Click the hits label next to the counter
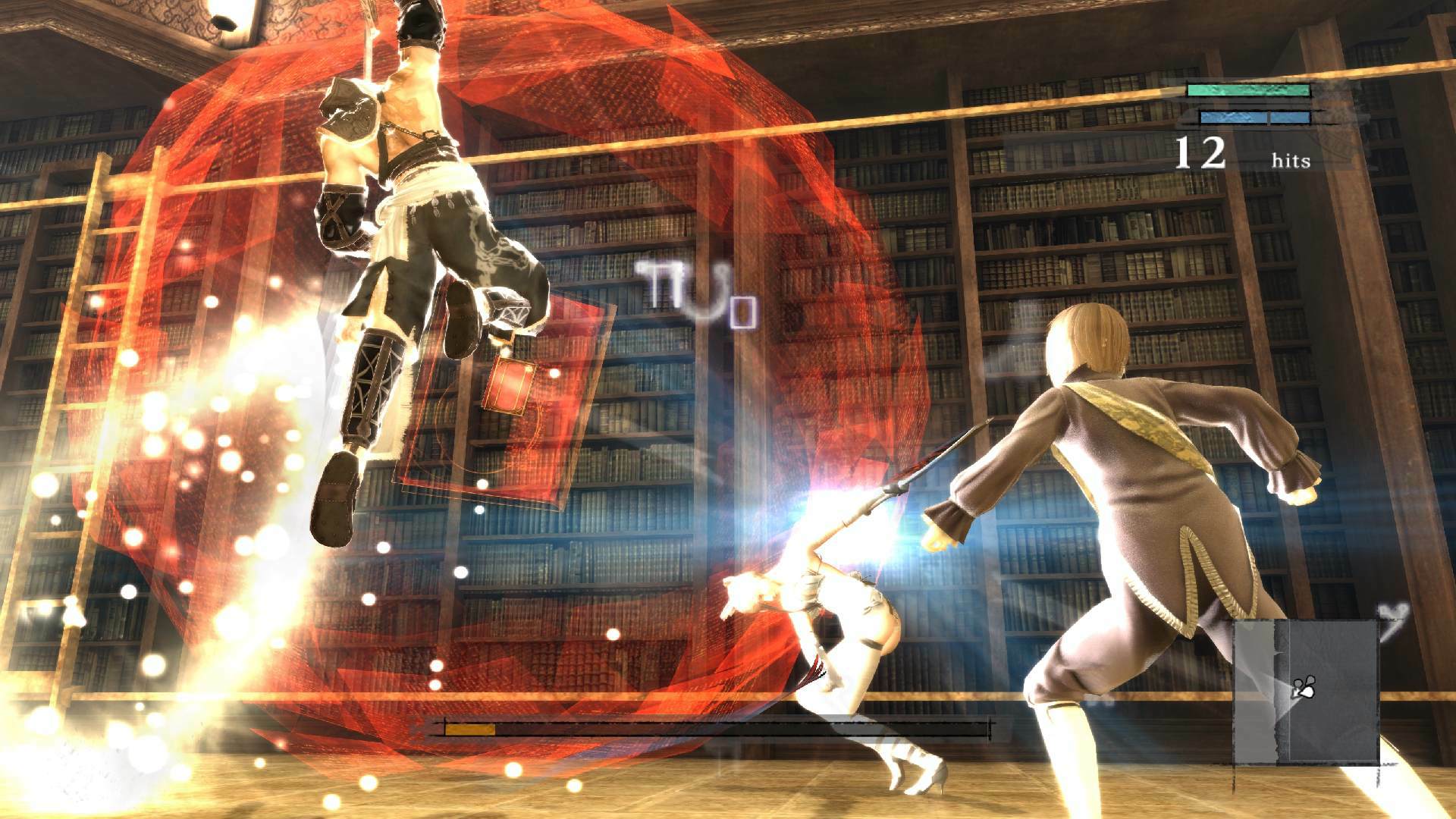Image resolution: width=1456 pixels, height=819 pixels. (1290, 161)
